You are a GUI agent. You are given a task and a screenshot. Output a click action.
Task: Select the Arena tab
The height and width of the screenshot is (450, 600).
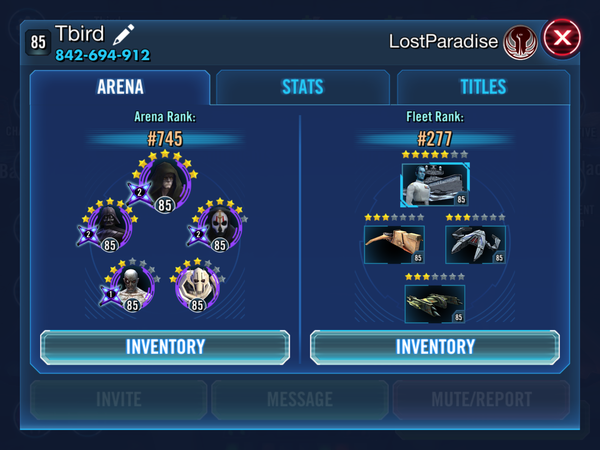(x=120, y=87)
